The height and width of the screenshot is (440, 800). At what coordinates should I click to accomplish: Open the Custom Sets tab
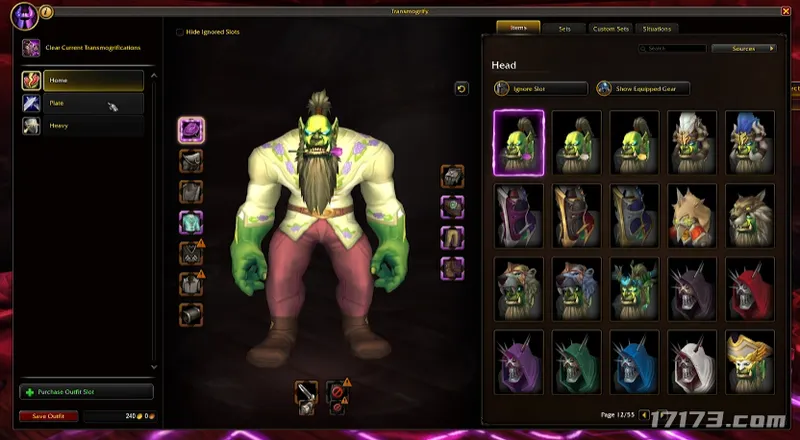610,29
